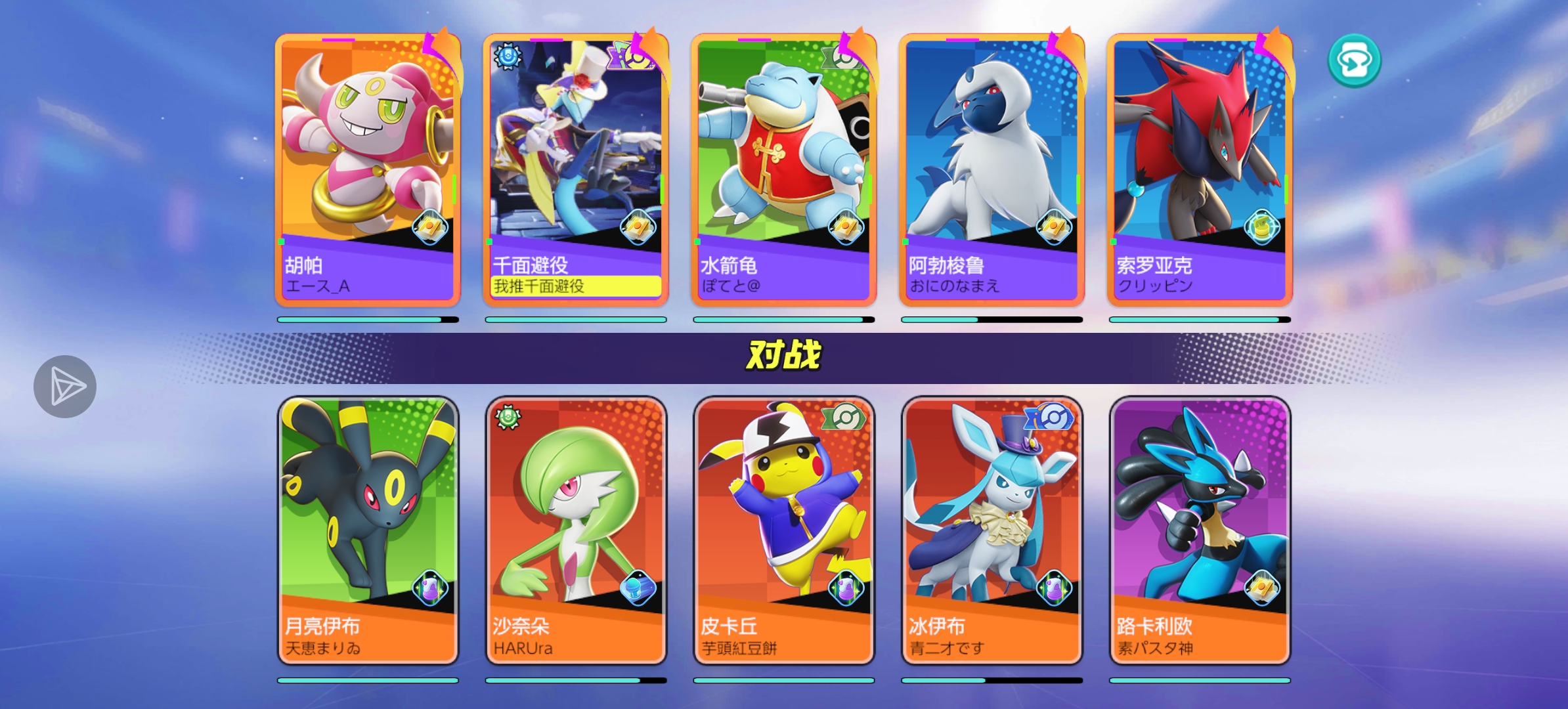Select the 冰伊布 (Glaceon) opponent card
The height and width of the screenshot is (709, 1568).
click(991, 530)
